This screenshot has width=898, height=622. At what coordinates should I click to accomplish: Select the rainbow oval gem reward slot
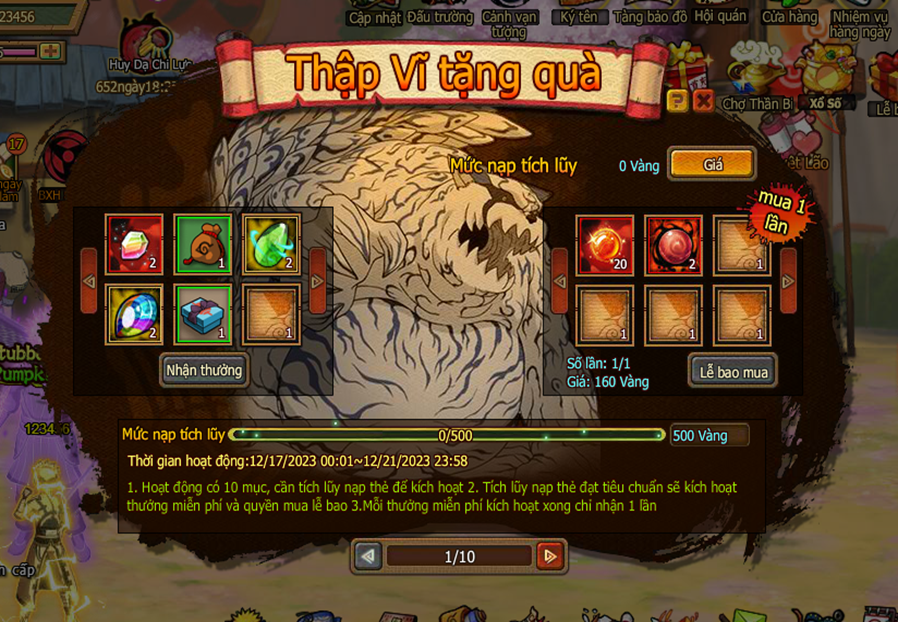coord(134,314)
